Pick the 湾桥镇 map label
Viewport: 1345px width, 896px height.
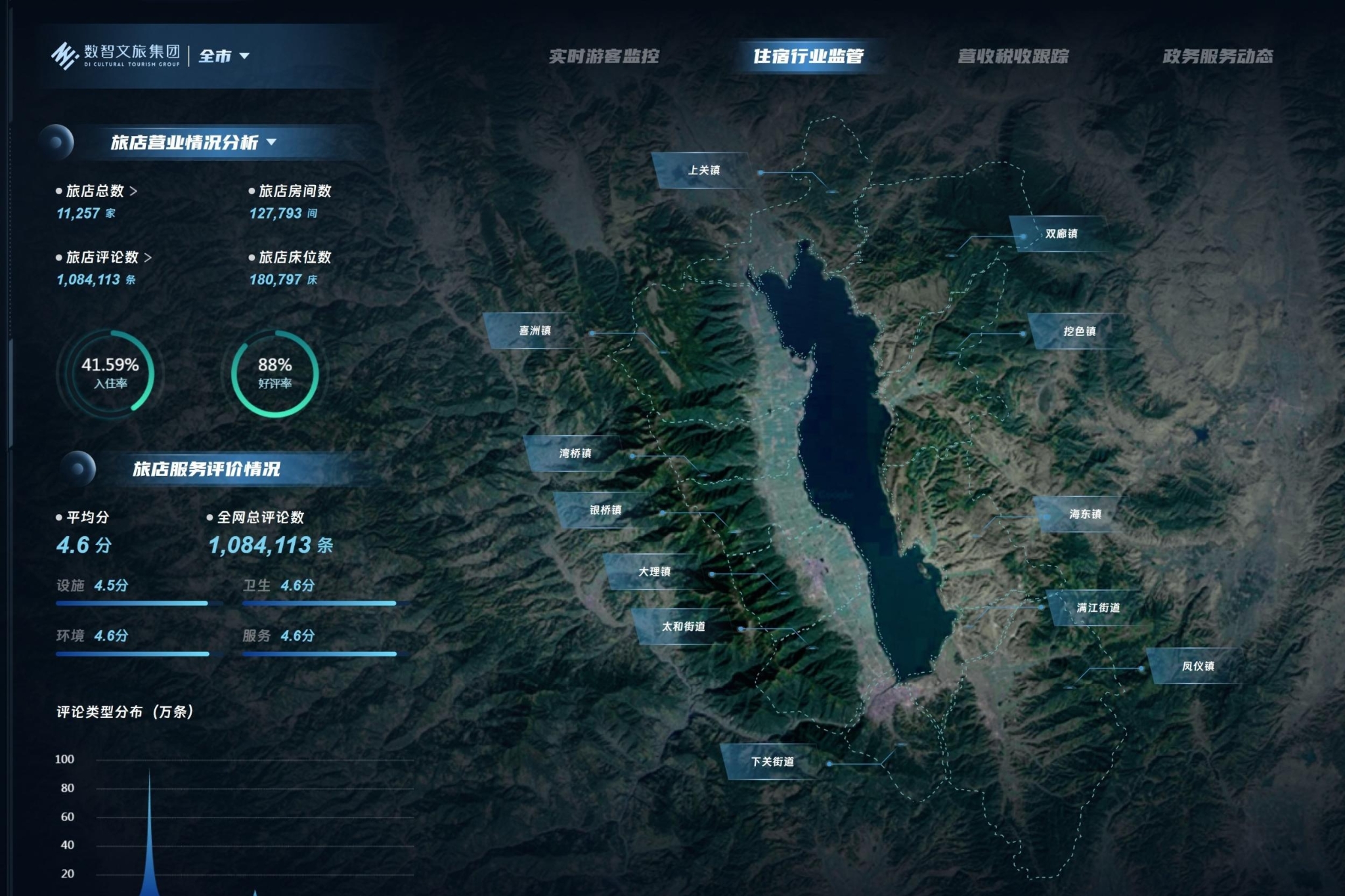tap(575, 454)
